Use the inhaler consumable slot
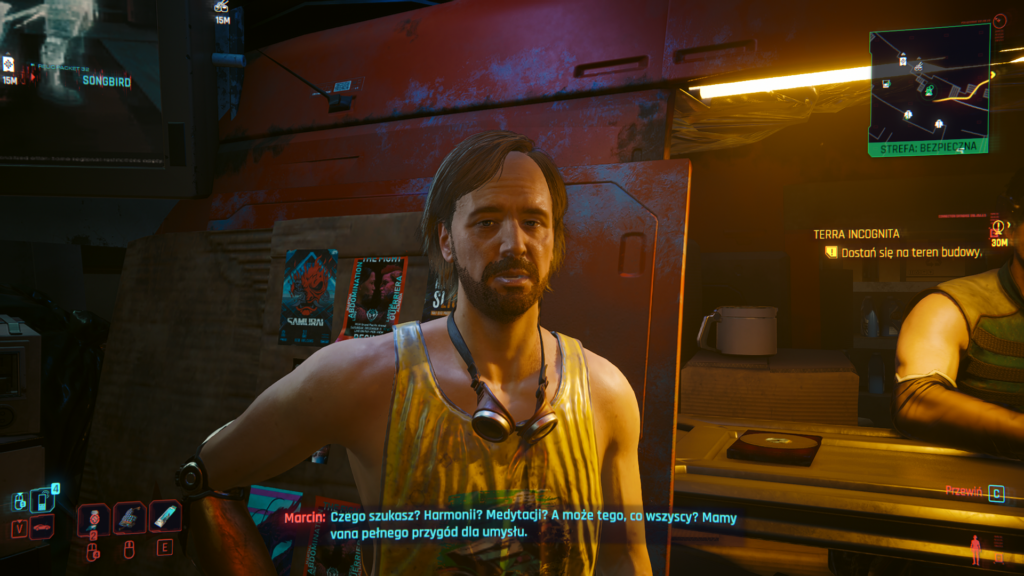This screenshot has width=1024, height=576. [x=164, y=517]
